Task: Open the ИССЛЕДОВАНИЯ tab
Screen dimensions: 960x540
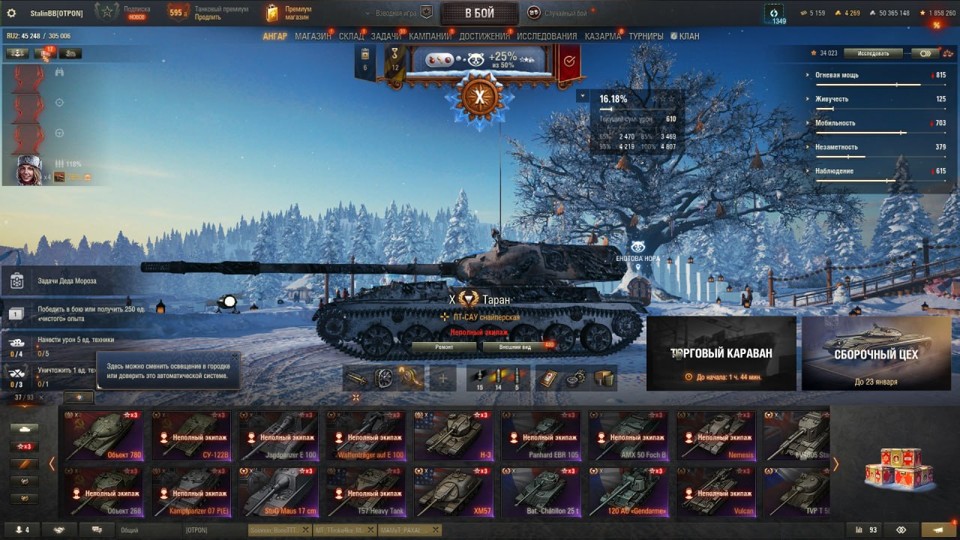Action: tap(546, 36)
